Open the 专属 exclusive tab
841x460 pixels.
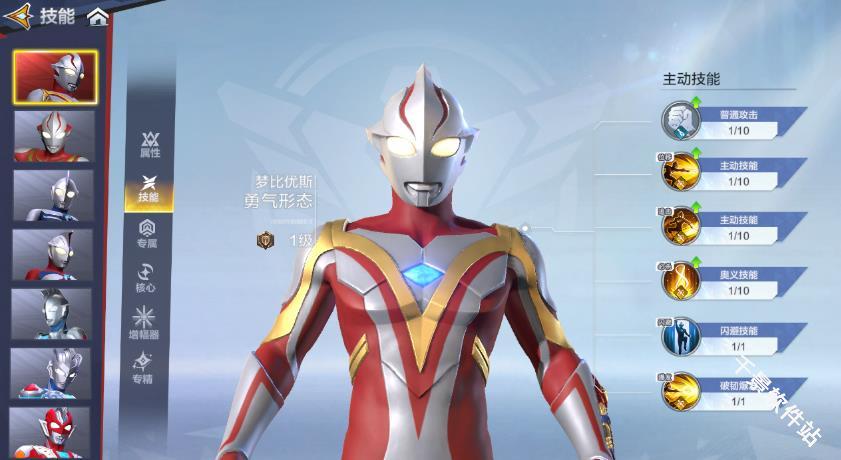(147, 233)
